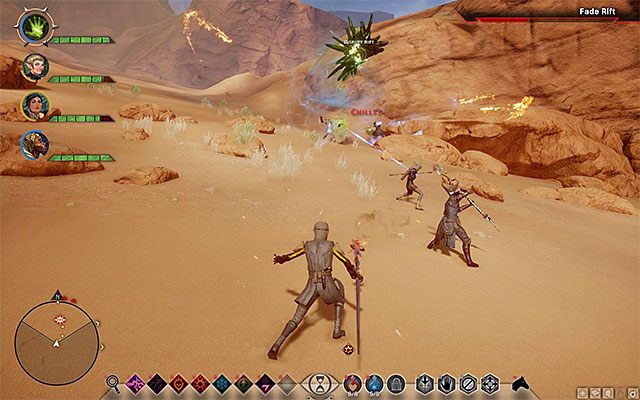The image size is (640, 400).
Task: Select the crossed-circle disengage command
Action: (x=468, y=383)
